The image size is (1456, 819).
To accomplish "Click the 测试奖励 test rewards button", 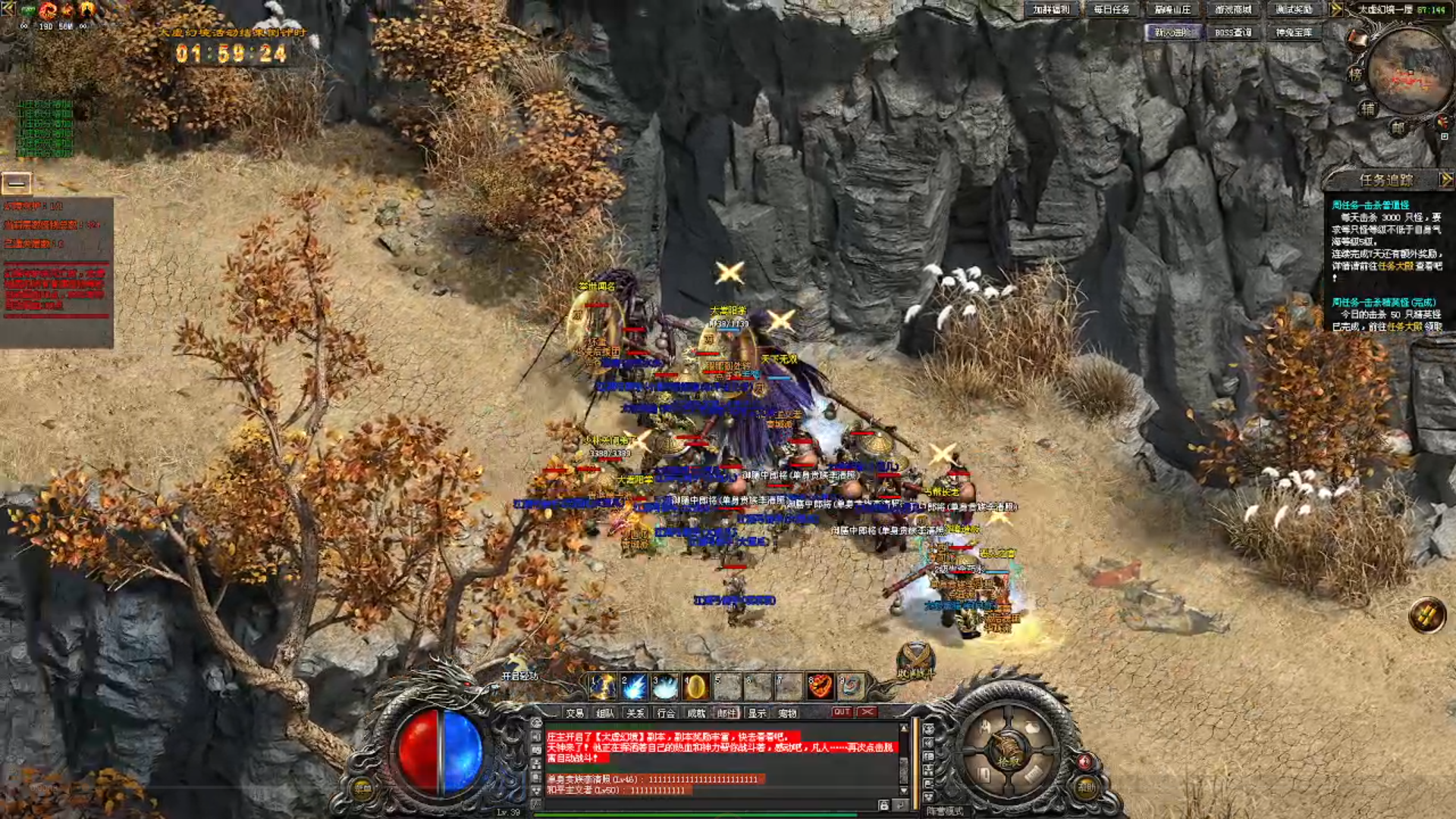I will (x=1294, y=10).
